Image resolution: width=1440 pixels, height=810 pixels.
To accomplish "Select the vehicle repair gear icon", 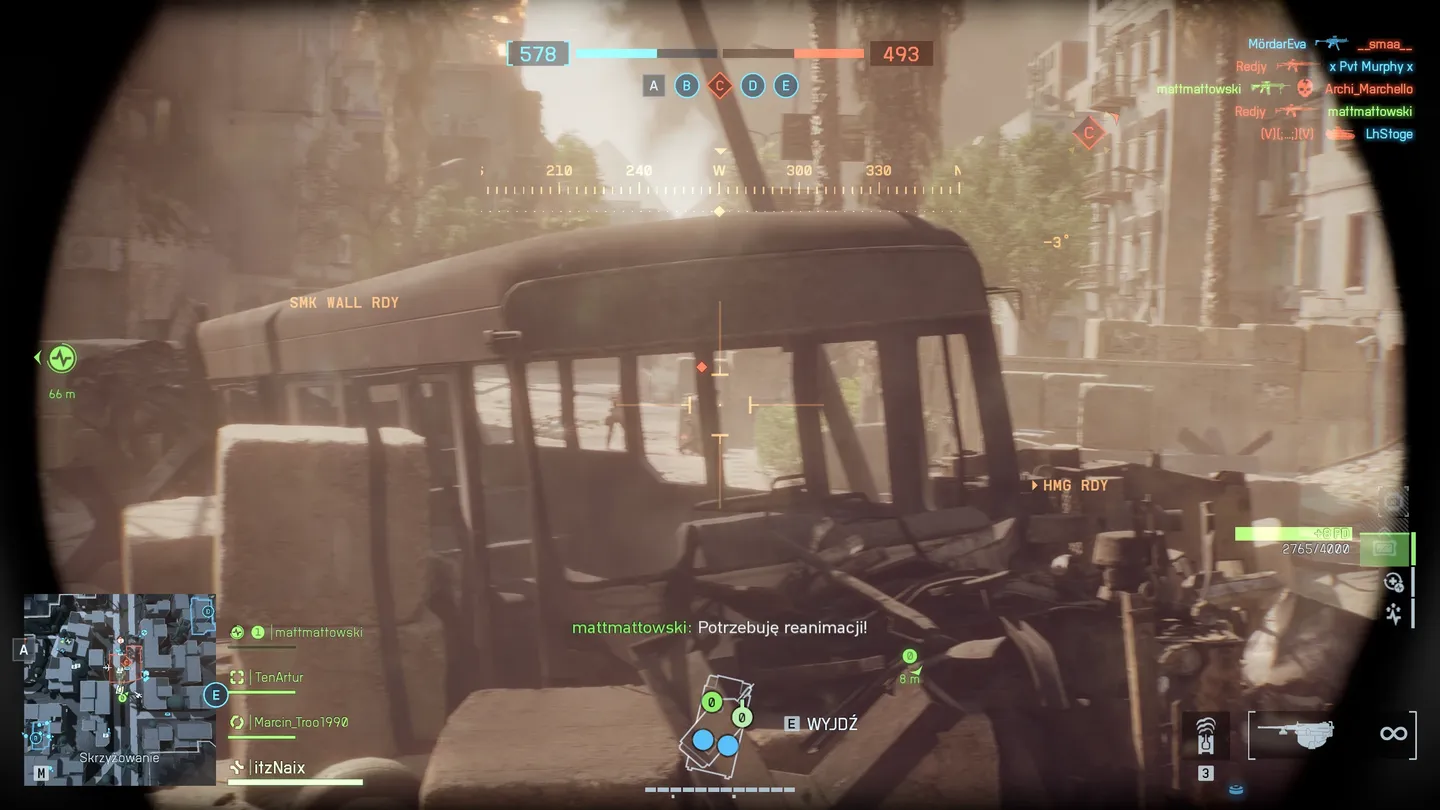I will (1393, 582).
